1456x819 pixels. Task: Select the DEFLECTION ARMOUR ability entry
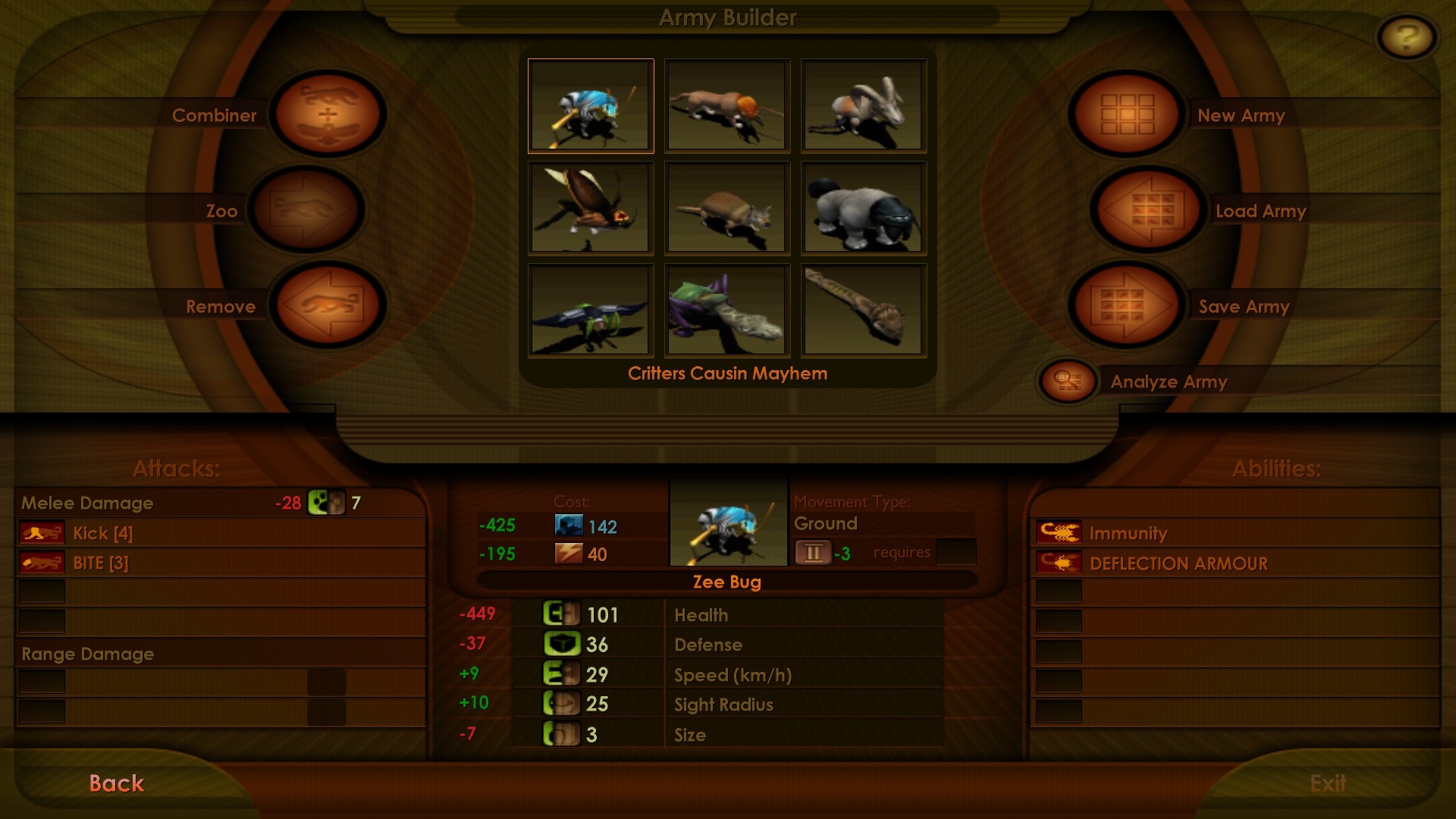(1178, 563)
